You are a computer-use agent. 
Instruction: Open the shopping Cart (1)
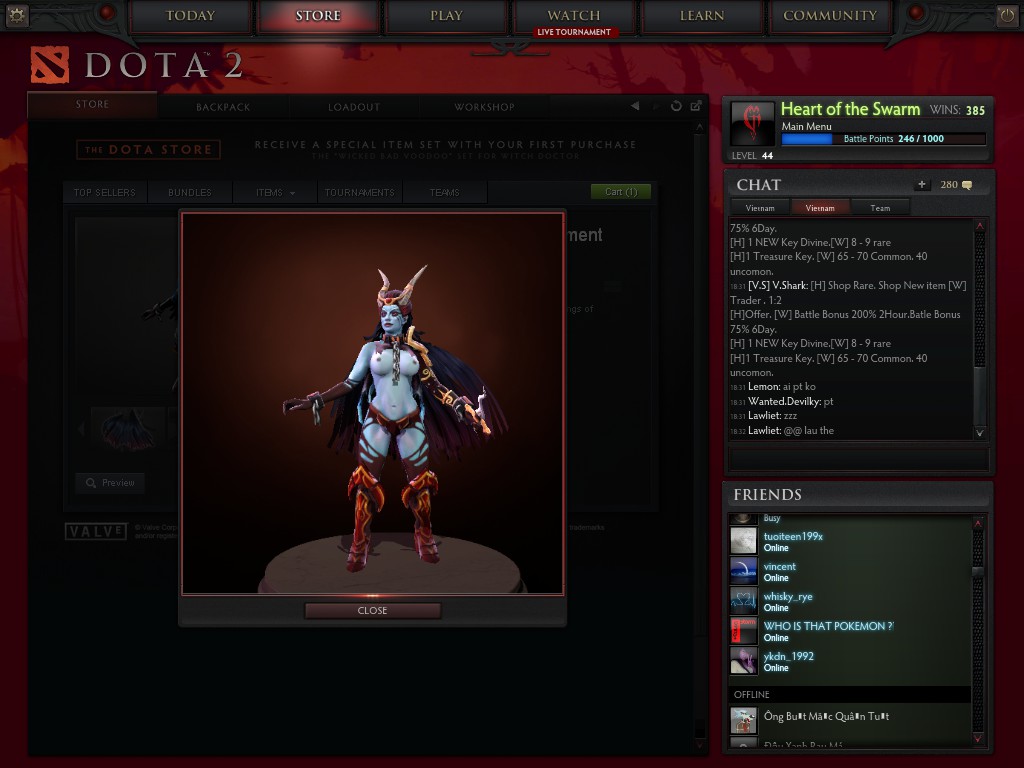[x=621, y=192]
